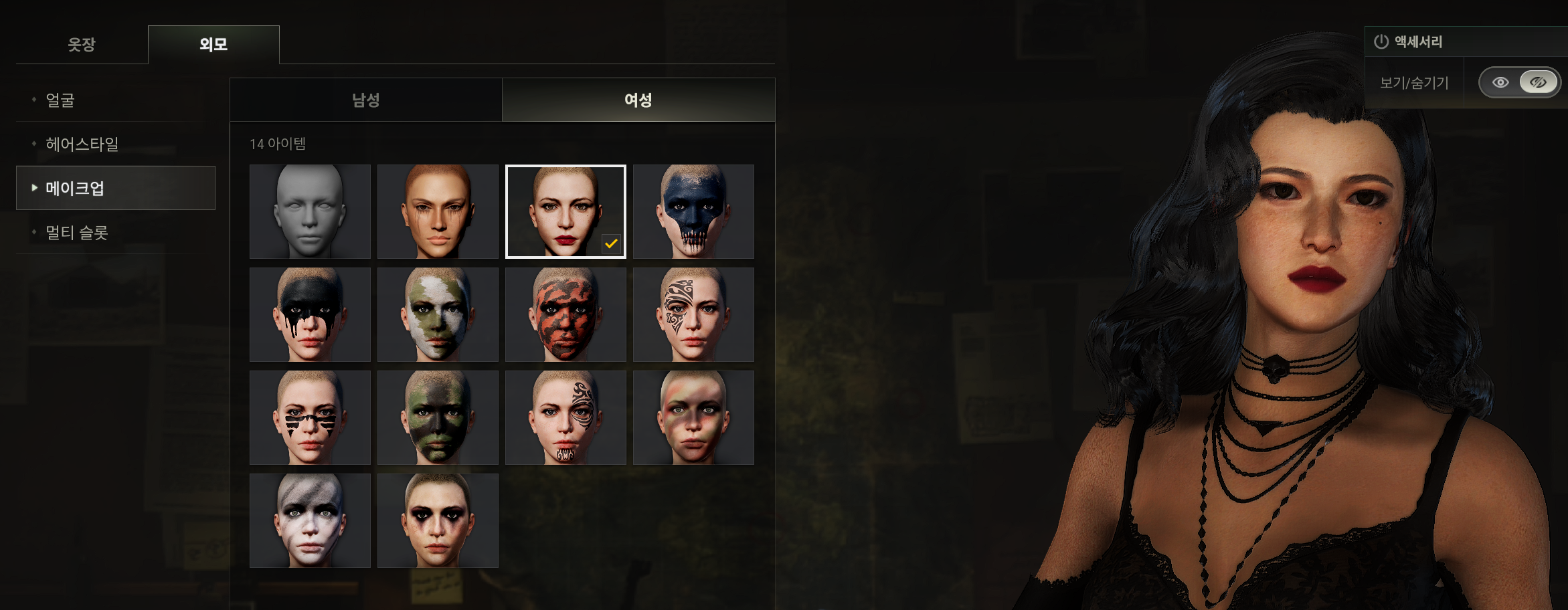1568x610 pixels.
Task: Select the red lipstick makeup thumbnail
Action: point(565,211)
